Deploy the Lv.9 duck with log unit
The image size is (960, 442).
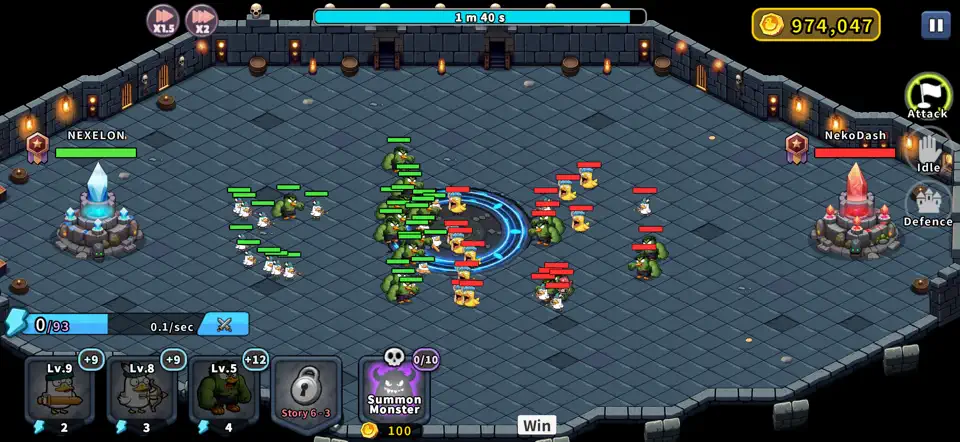[x=60, y=390]
